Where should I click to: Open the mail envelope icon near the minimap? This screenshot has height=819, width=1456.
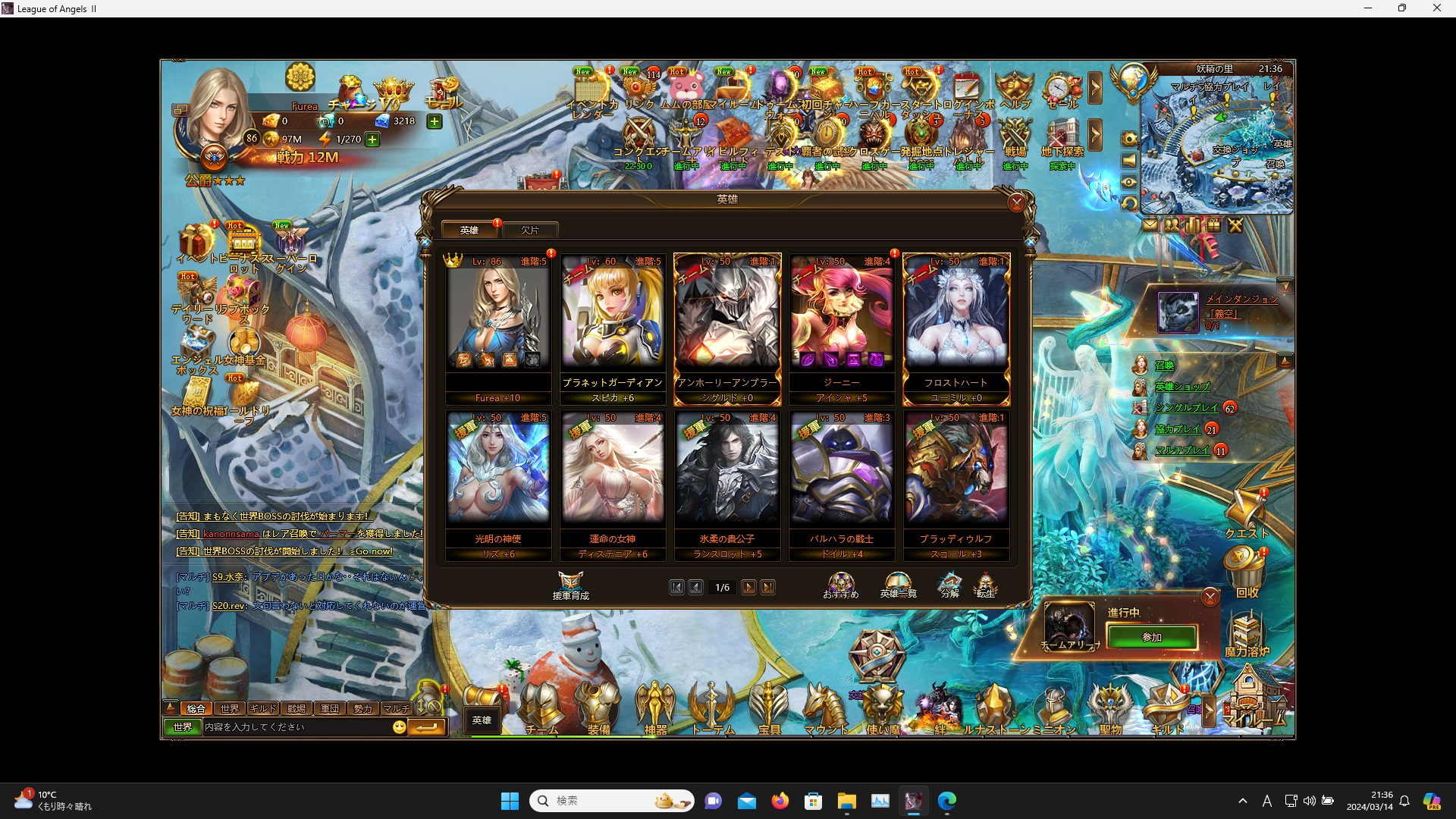[x=1150, y=225]
